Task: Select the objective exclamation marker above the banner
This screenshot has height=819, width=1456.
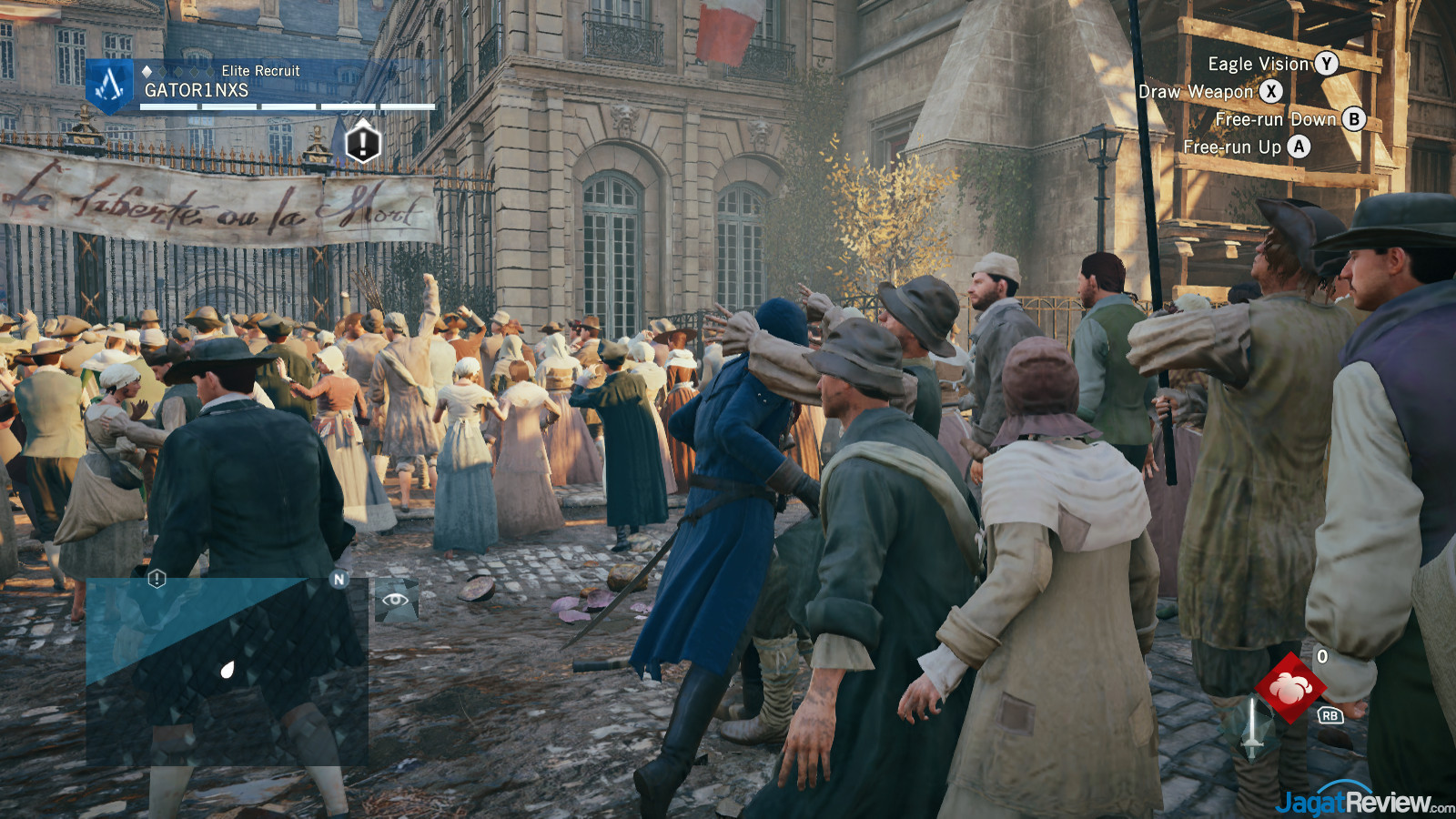Action: tap(362, 143)
